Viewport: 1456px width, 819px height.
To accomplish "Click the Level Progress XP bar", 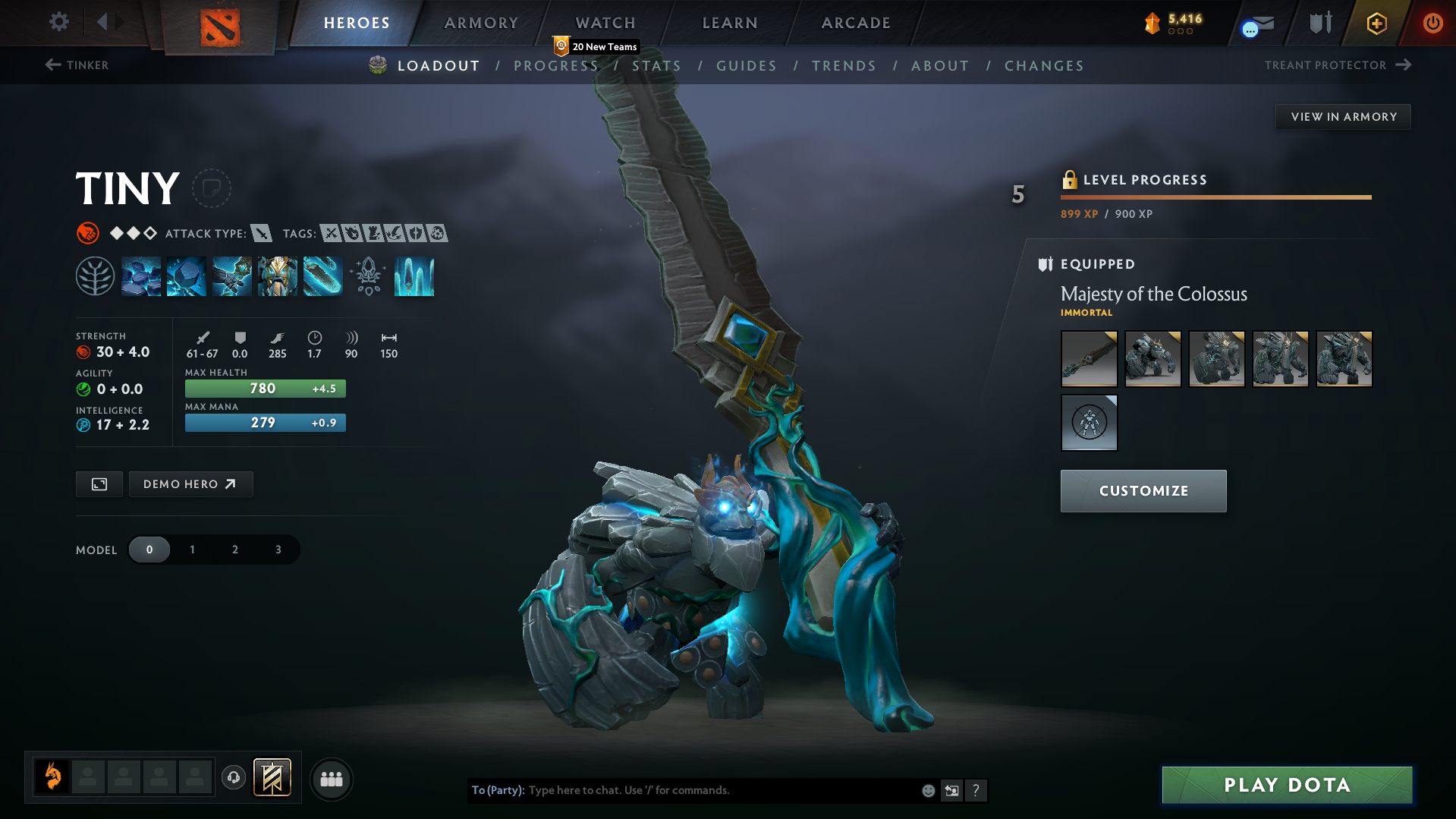I will pos(1215,197).
